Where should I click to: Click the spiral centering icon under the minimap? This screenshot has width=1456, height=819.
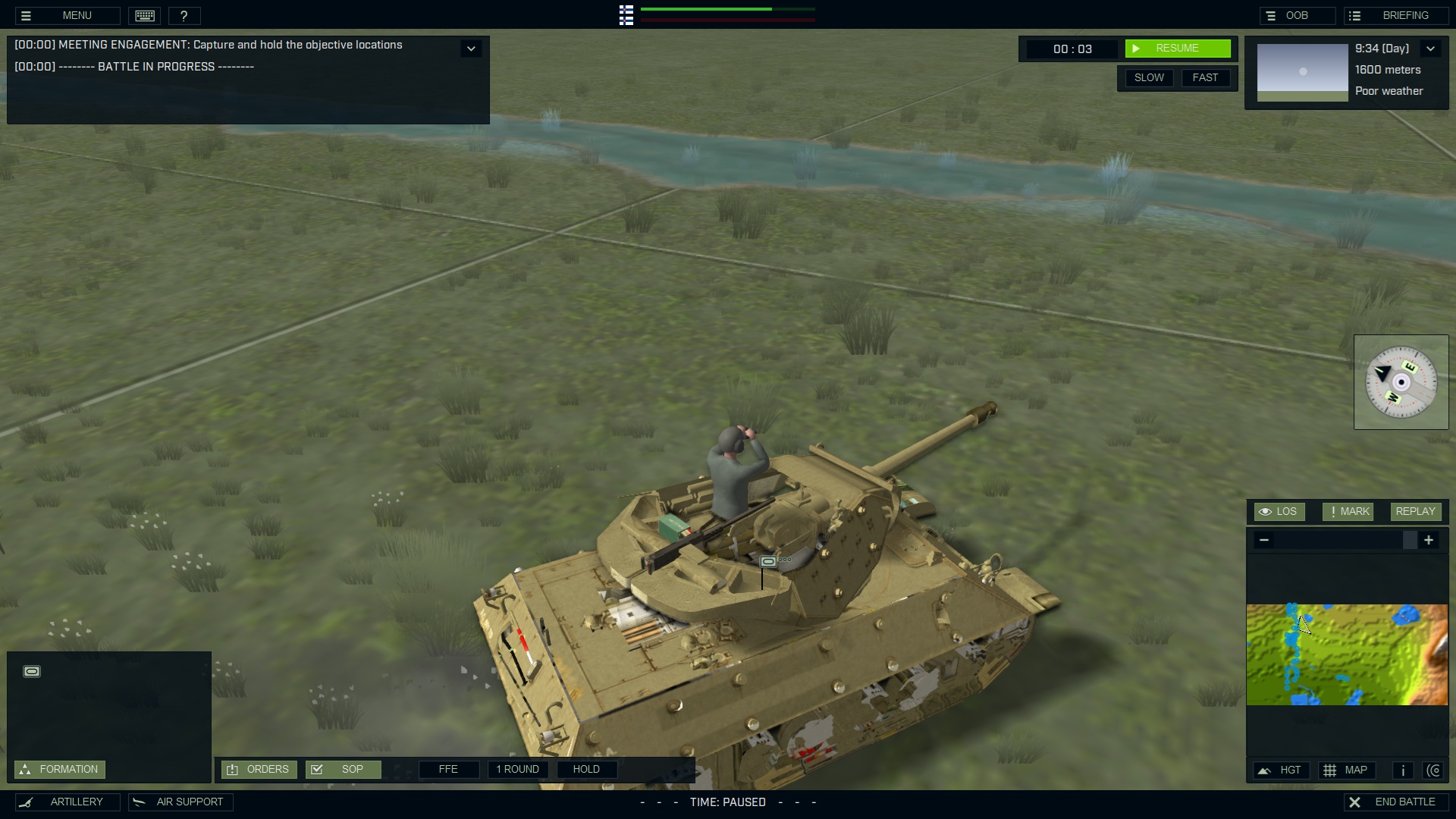click(1435, 770)
